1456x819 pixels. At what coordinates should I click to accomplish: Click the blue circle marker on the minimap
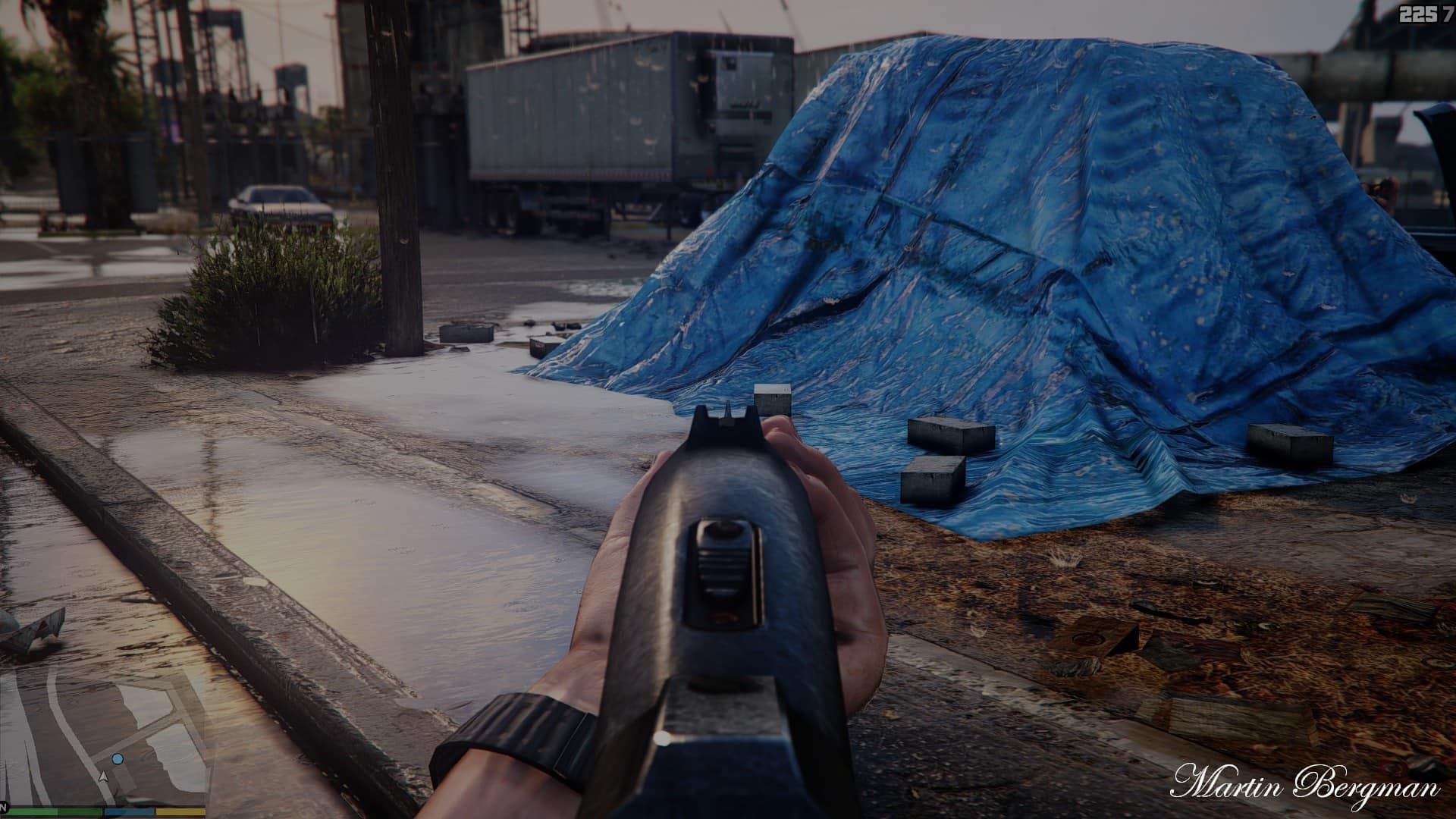click(117, 758)
